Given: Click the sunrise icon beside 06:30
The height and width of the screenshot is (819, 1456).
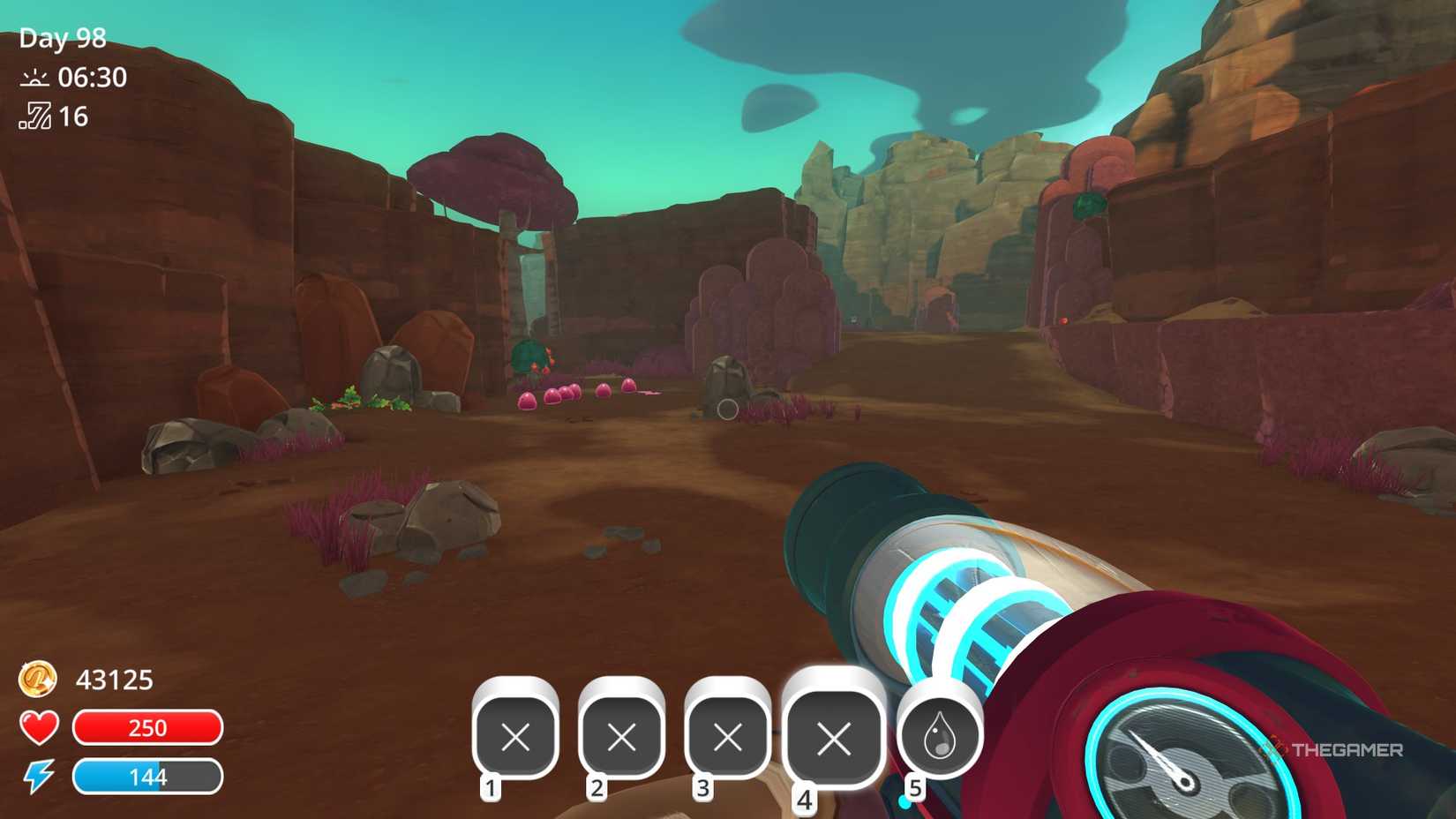Looking at the screenshot, I should click(x=34, y=78).
